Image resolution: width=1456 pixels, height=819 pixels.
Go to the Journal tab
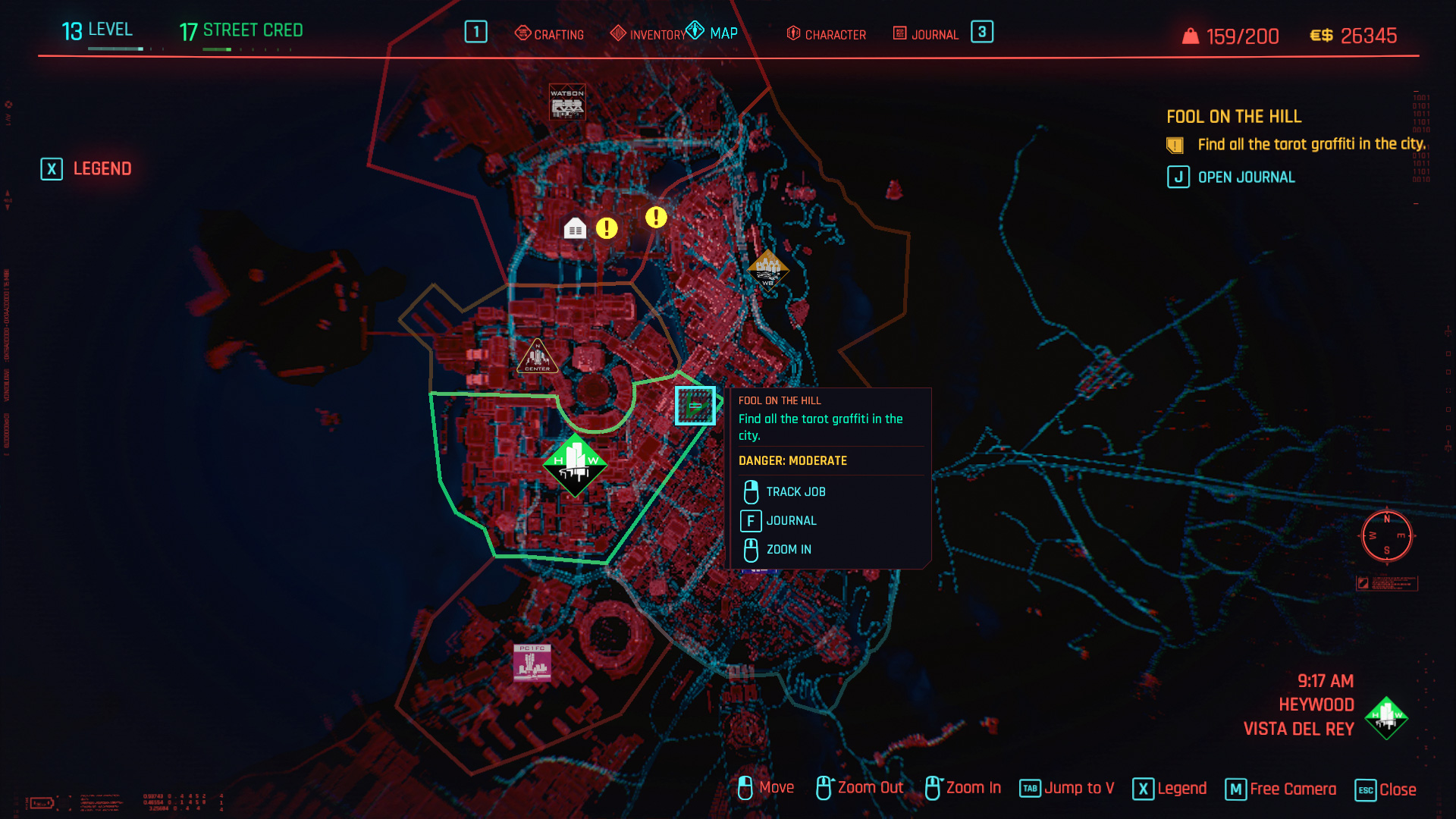(926, 34)
